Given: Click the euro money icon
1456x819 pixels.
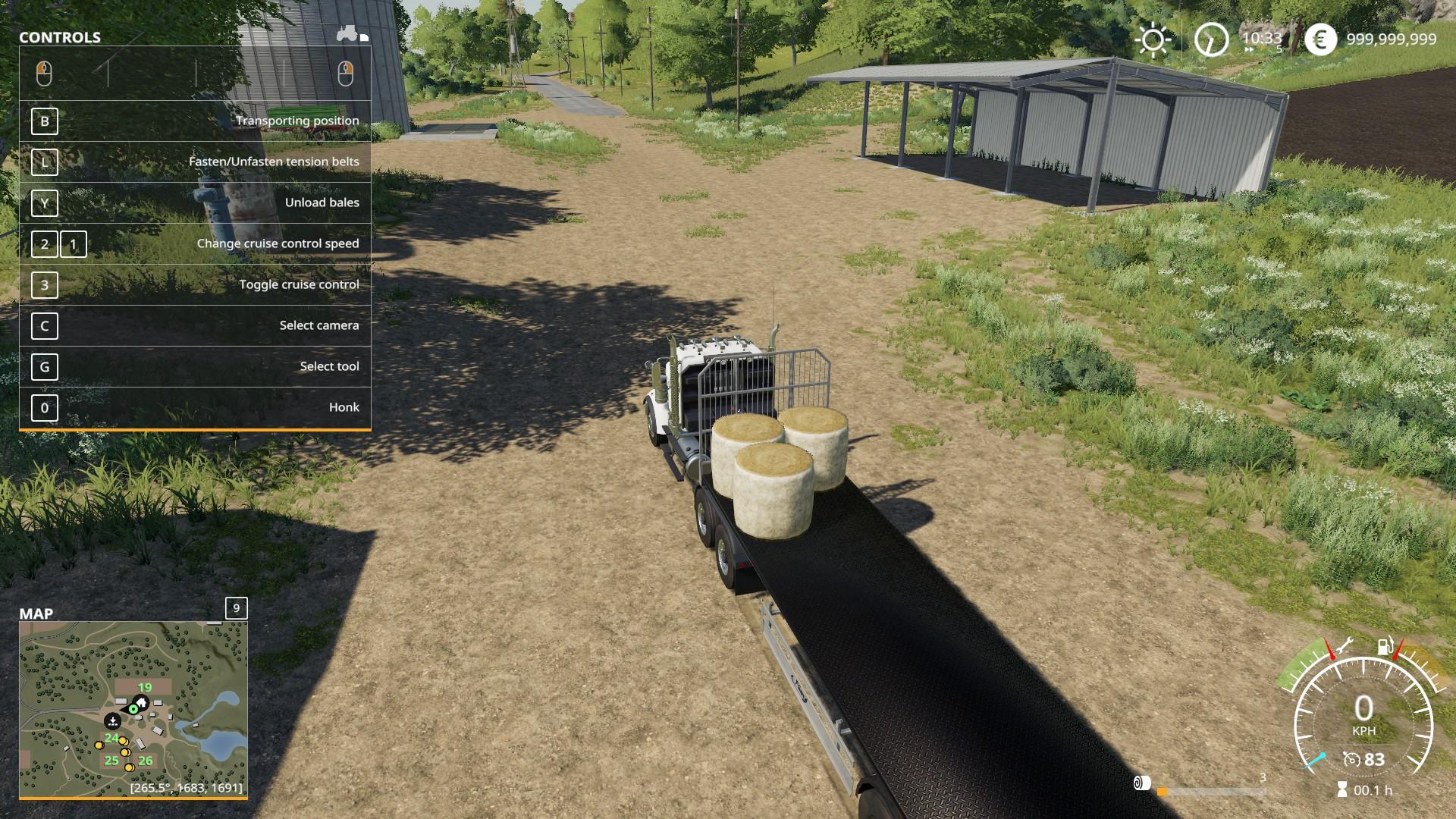Looking at the screenshot, I should point(1320,39).
